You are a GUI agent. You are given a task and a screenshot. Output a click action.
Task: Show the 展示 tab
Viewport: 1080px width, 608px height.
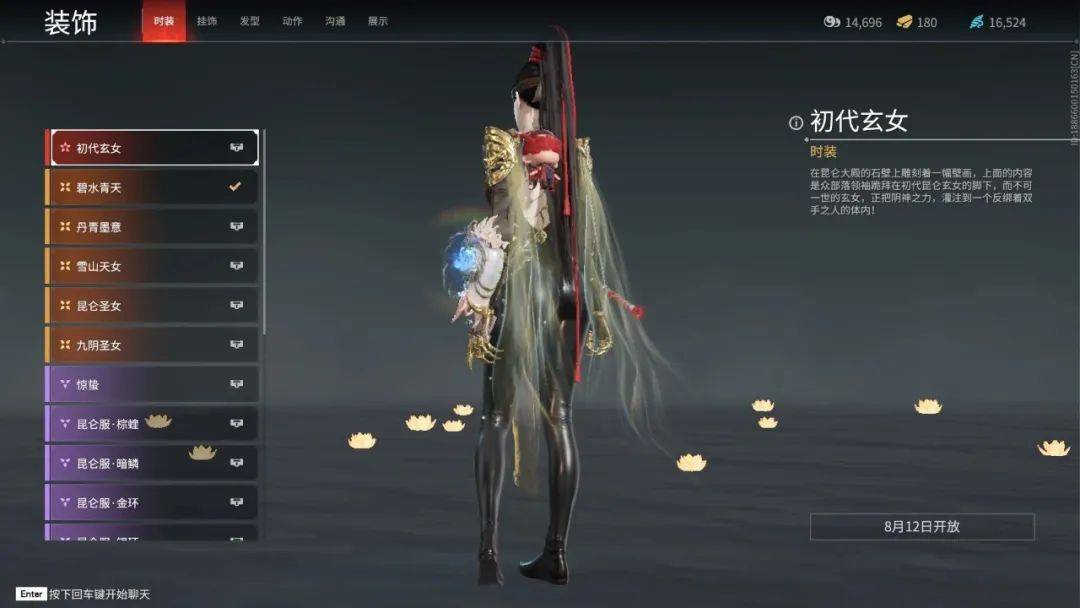point(378,21)
